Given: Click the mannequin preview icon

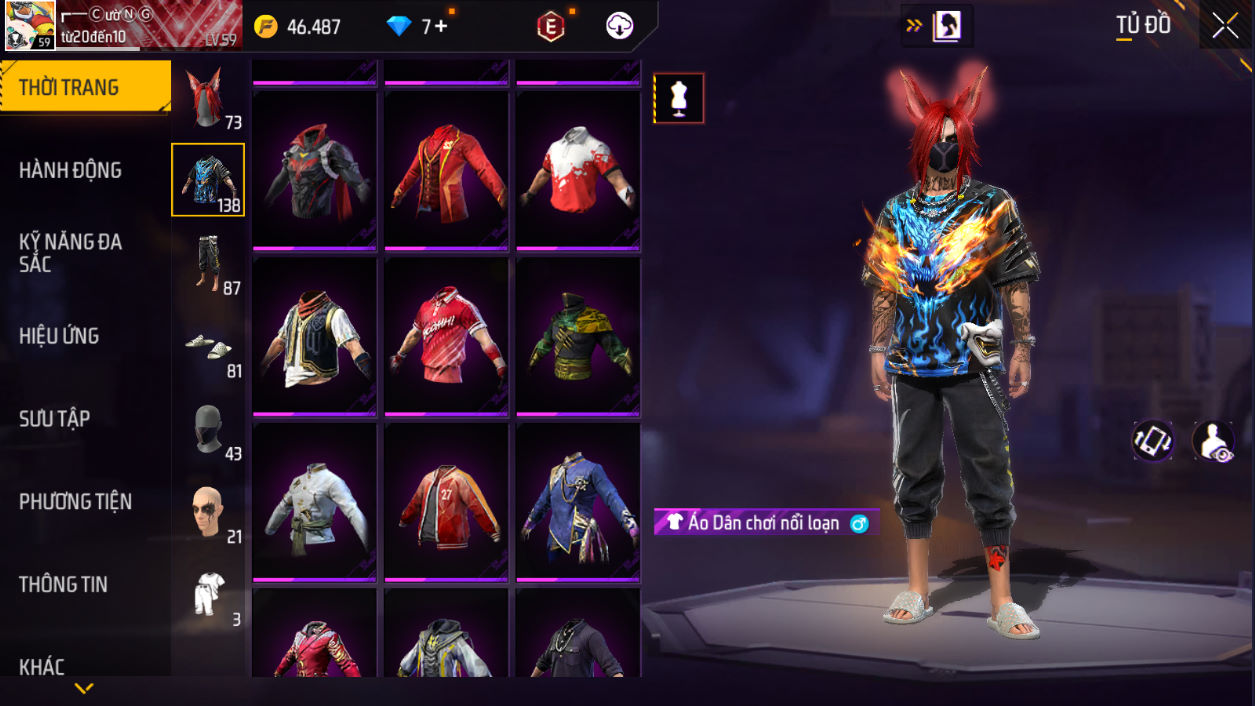Looking at the screenshot, I should point(680,98).
